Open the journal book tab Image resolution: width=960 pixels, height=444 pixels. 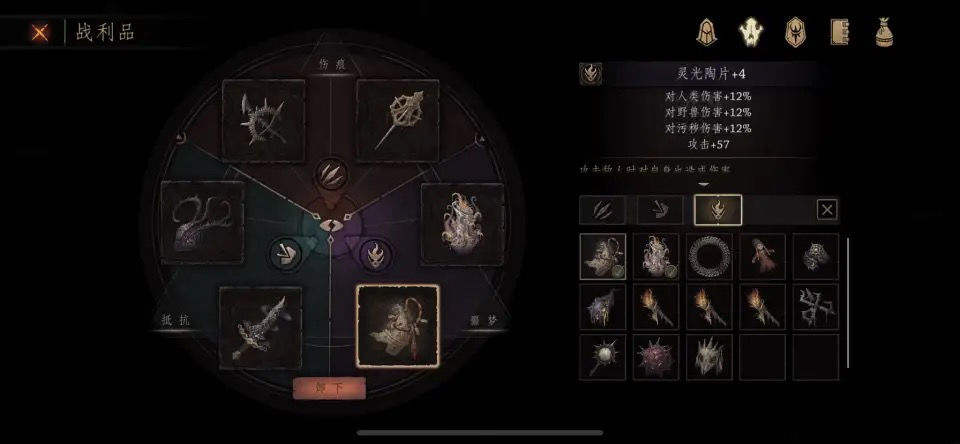coord(839,32)
